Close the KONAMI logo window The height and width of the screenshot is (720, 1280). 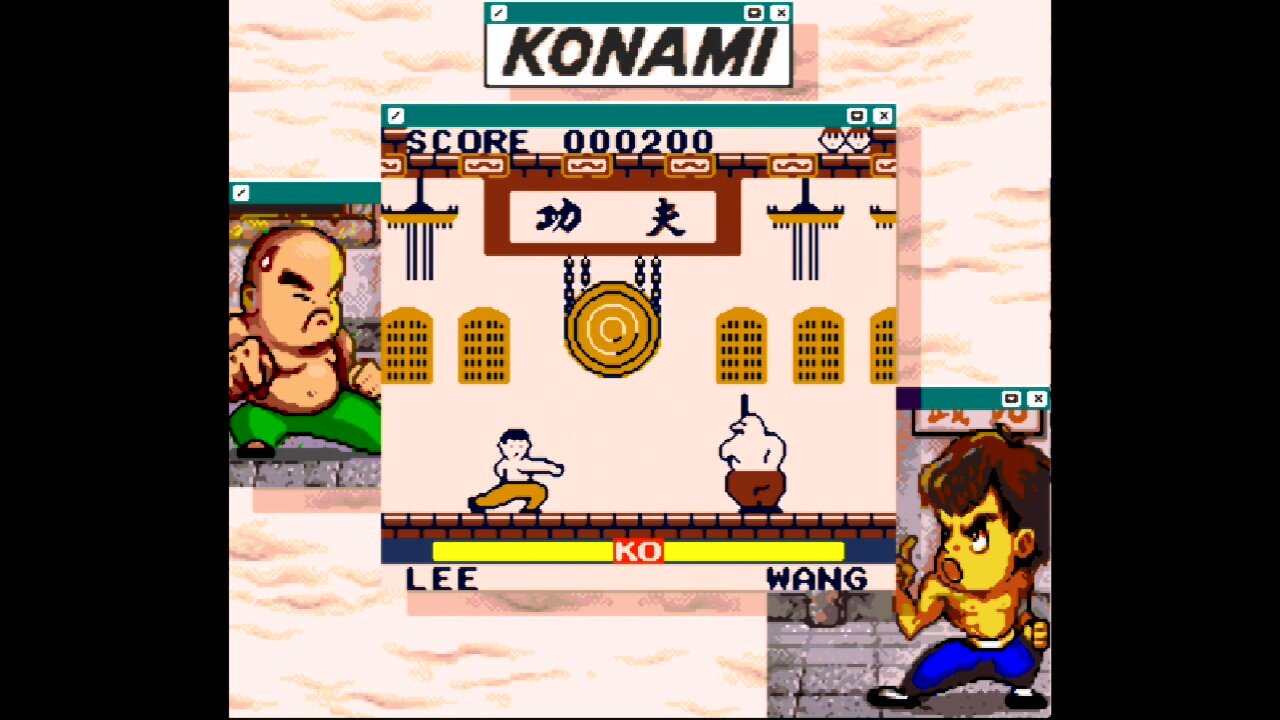[780, 13]
